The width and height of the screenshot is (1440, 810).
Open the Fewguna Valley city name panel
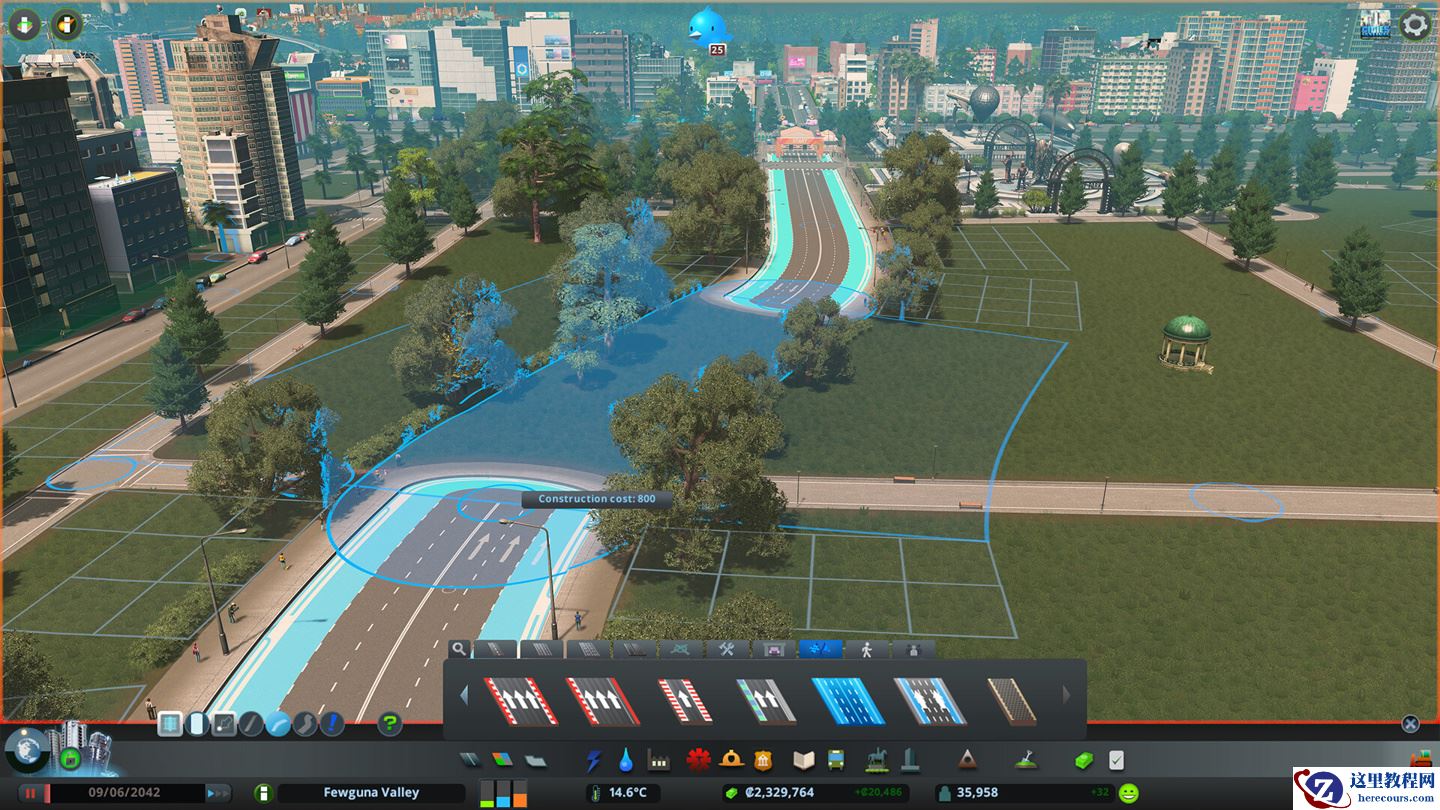(371, 793)
